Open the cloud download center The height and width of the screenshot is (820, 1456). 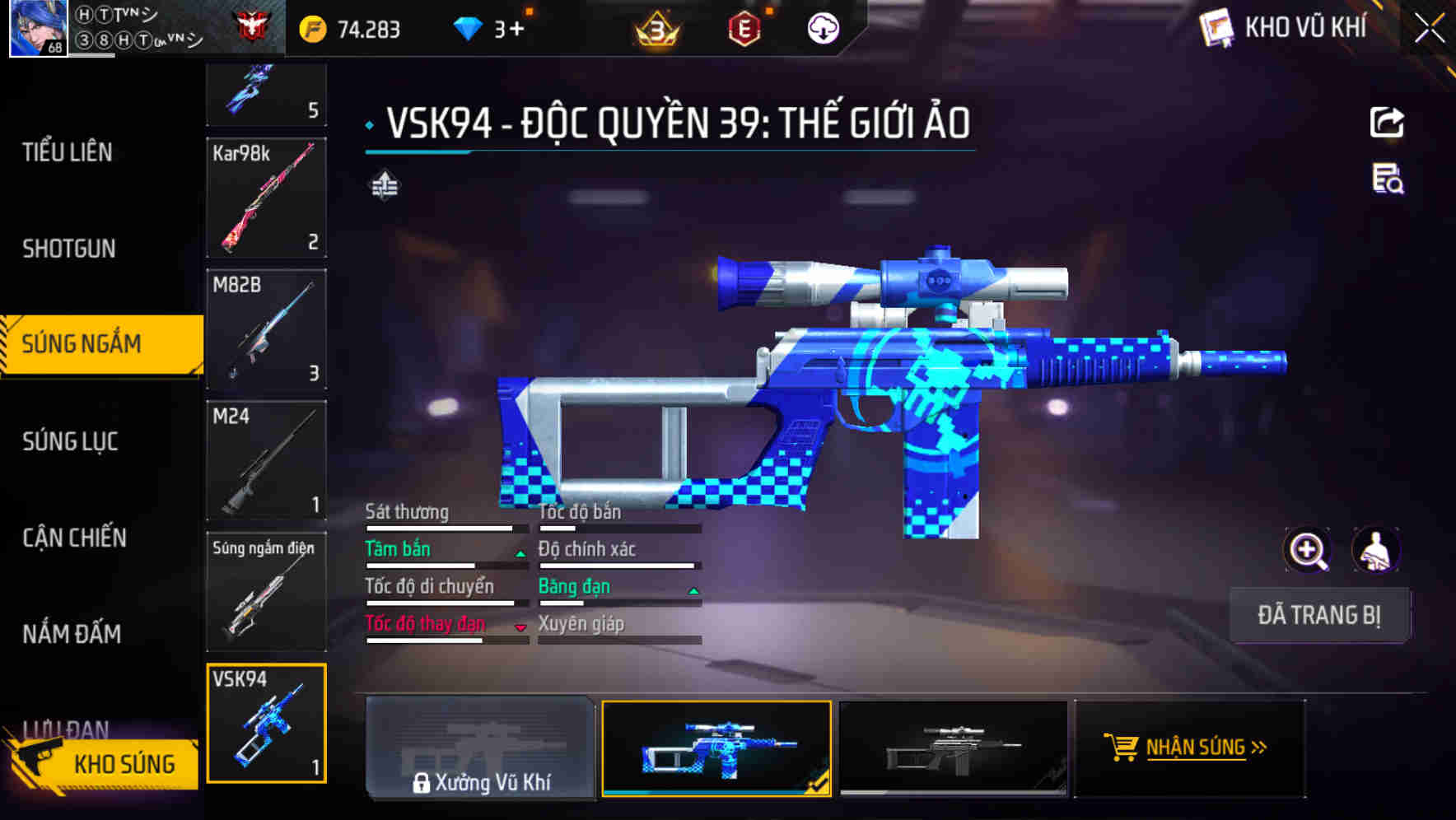[x=821, y=27]
